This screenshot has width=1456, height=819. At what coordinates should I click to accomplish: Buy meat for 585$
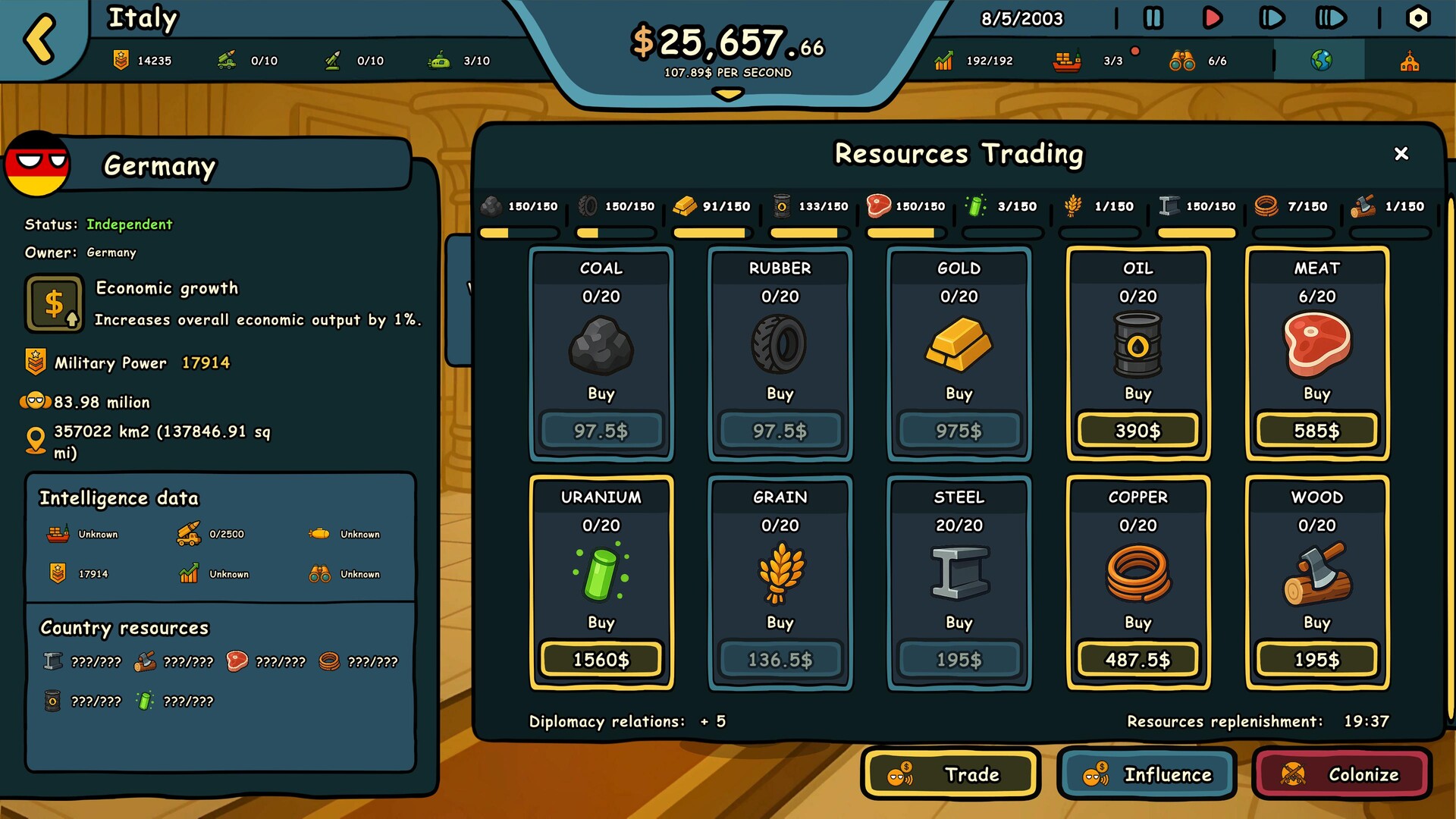coord(1316,431)
